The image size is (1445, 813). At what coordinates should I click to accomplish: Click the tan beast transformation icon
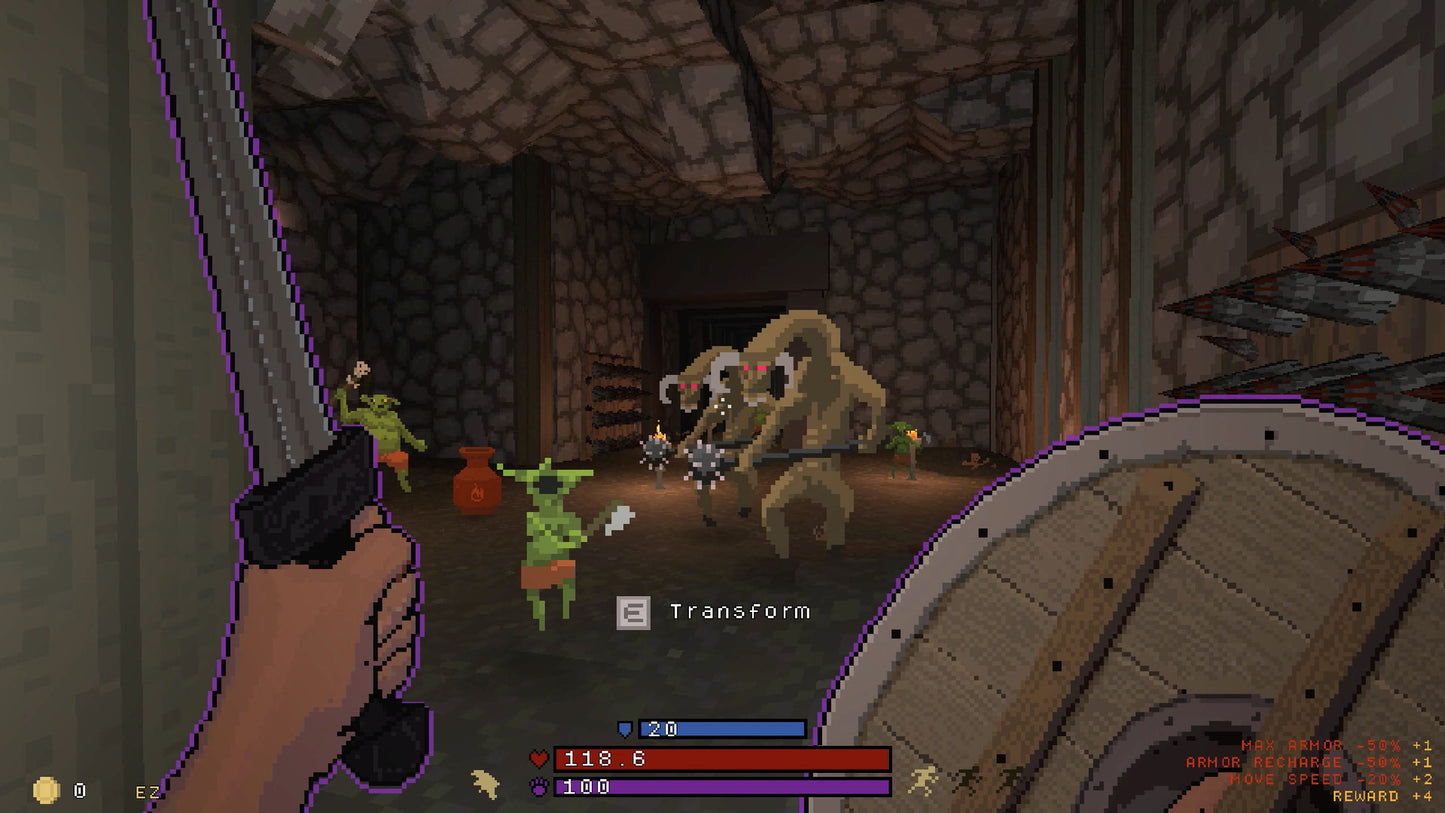486,783
